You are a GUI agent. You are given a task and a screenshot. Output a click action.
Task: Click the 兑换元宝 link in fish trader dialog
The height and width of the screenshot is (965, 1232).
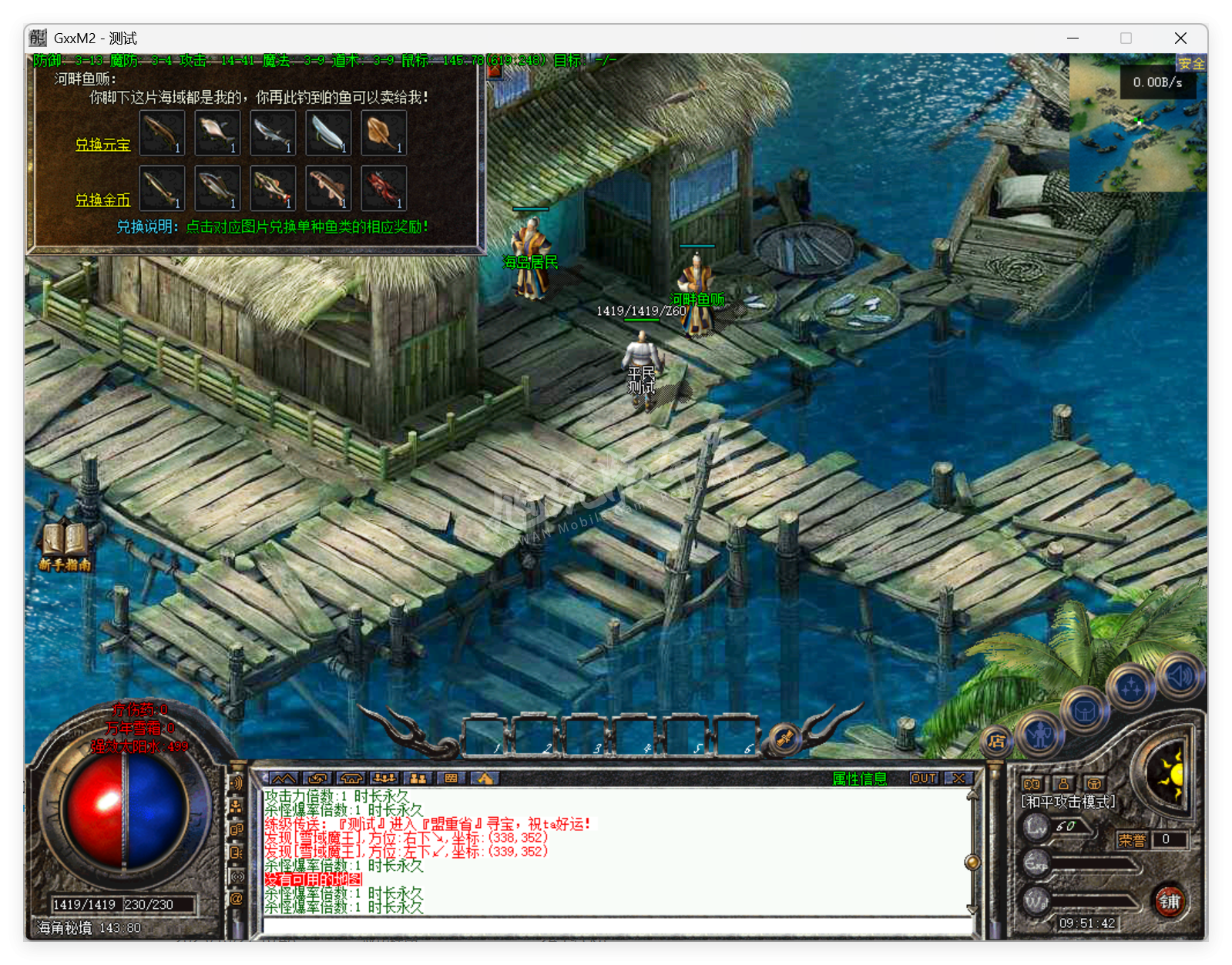(104, 146)
